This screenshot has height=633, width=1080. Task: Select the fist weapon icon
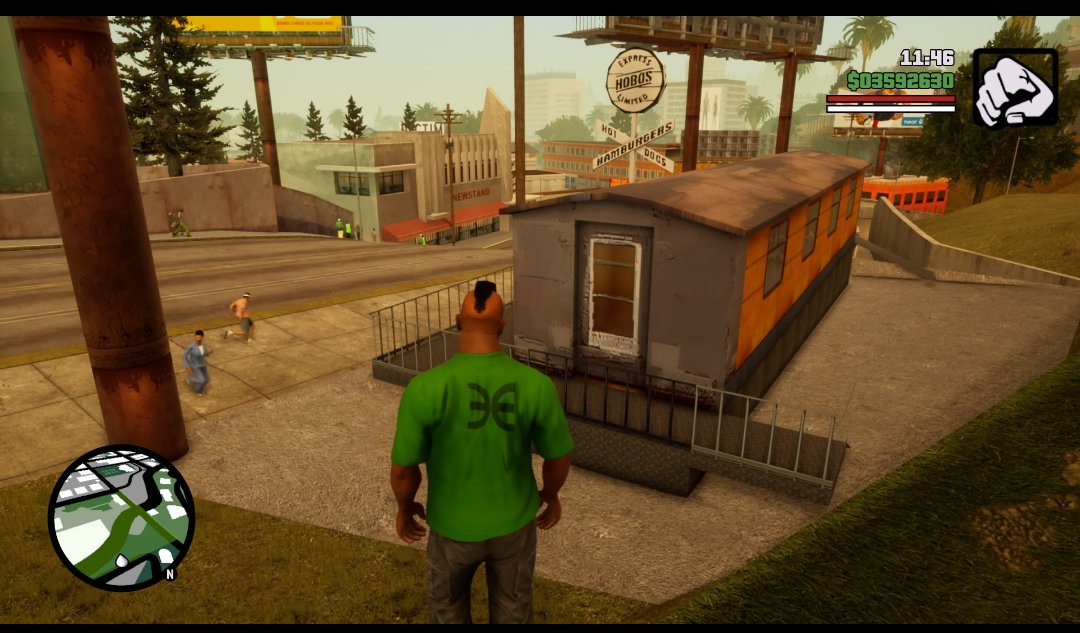coord(1014,87)
